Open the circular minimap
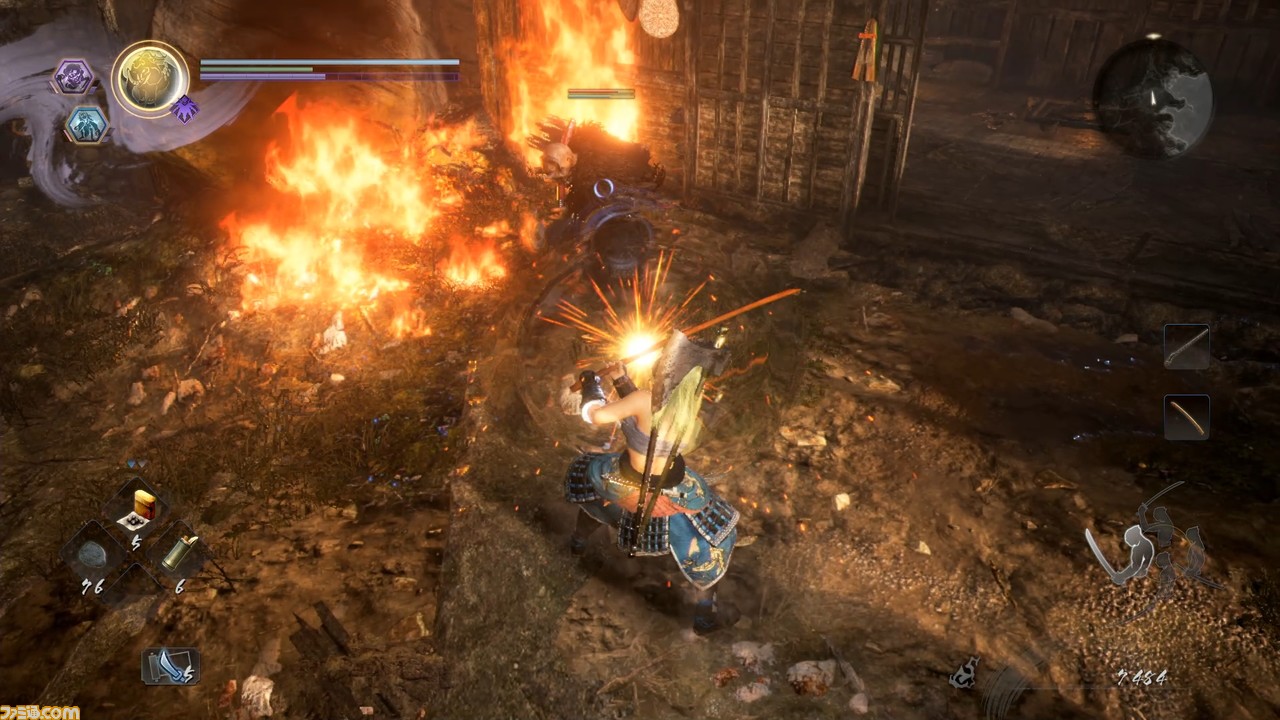Image resolution: width=1280 pixels, height=720 pixels. 1152,97
